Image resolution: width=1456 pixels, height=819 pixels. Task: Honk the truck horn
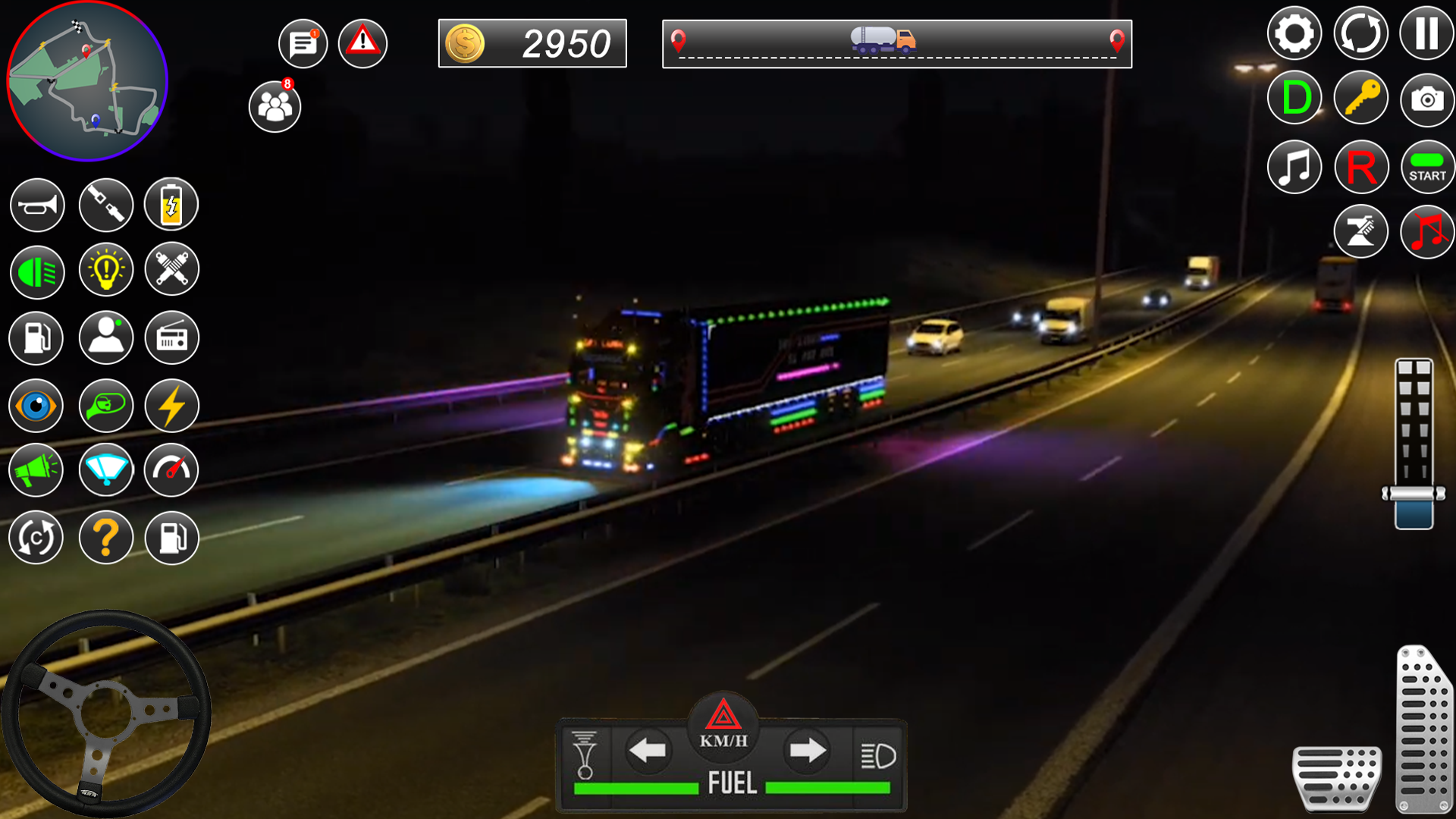(36, 205)
